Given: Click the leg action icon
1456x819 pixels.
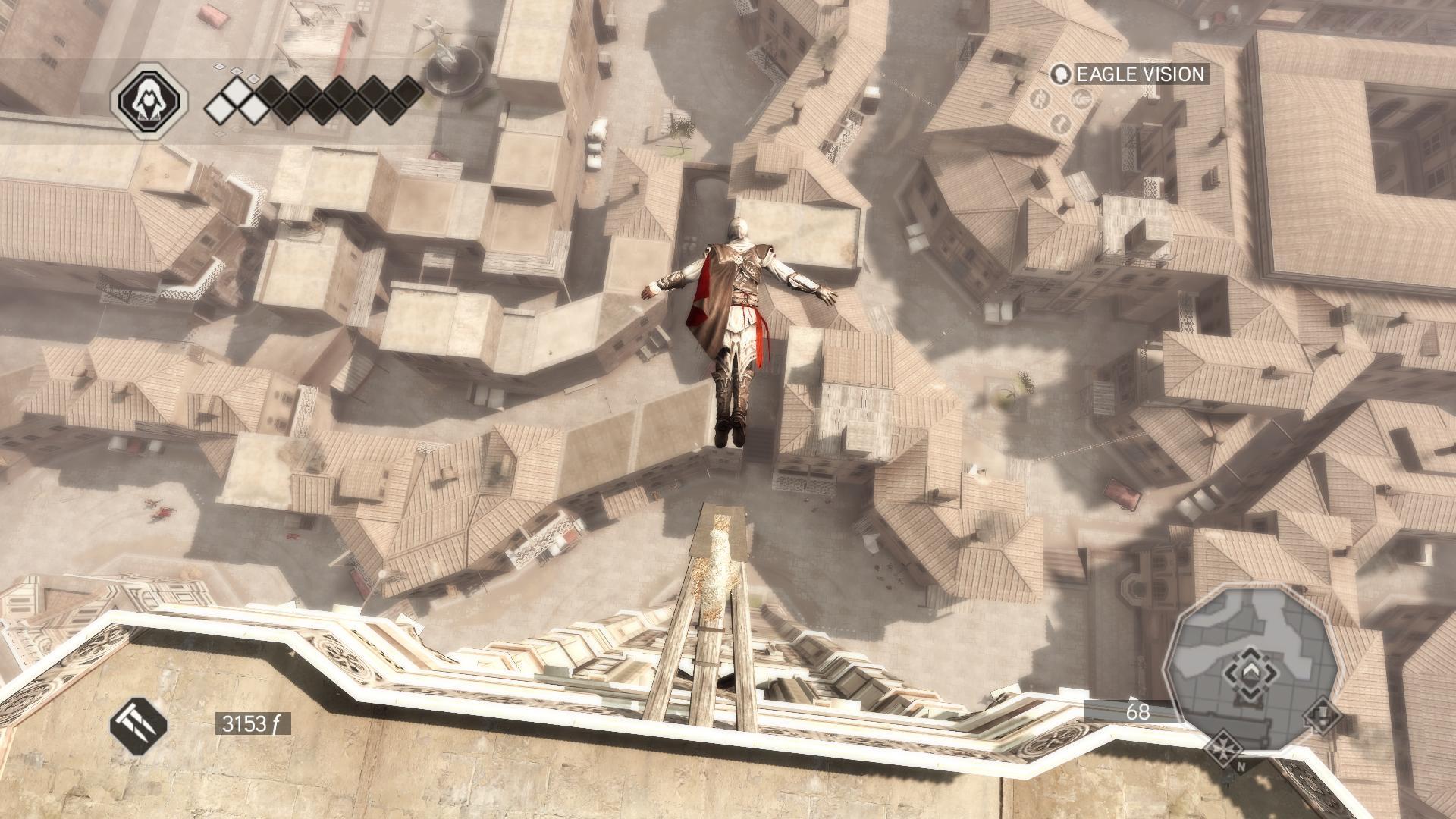Looking at the screenshot, I should (x=1061, y=121).
